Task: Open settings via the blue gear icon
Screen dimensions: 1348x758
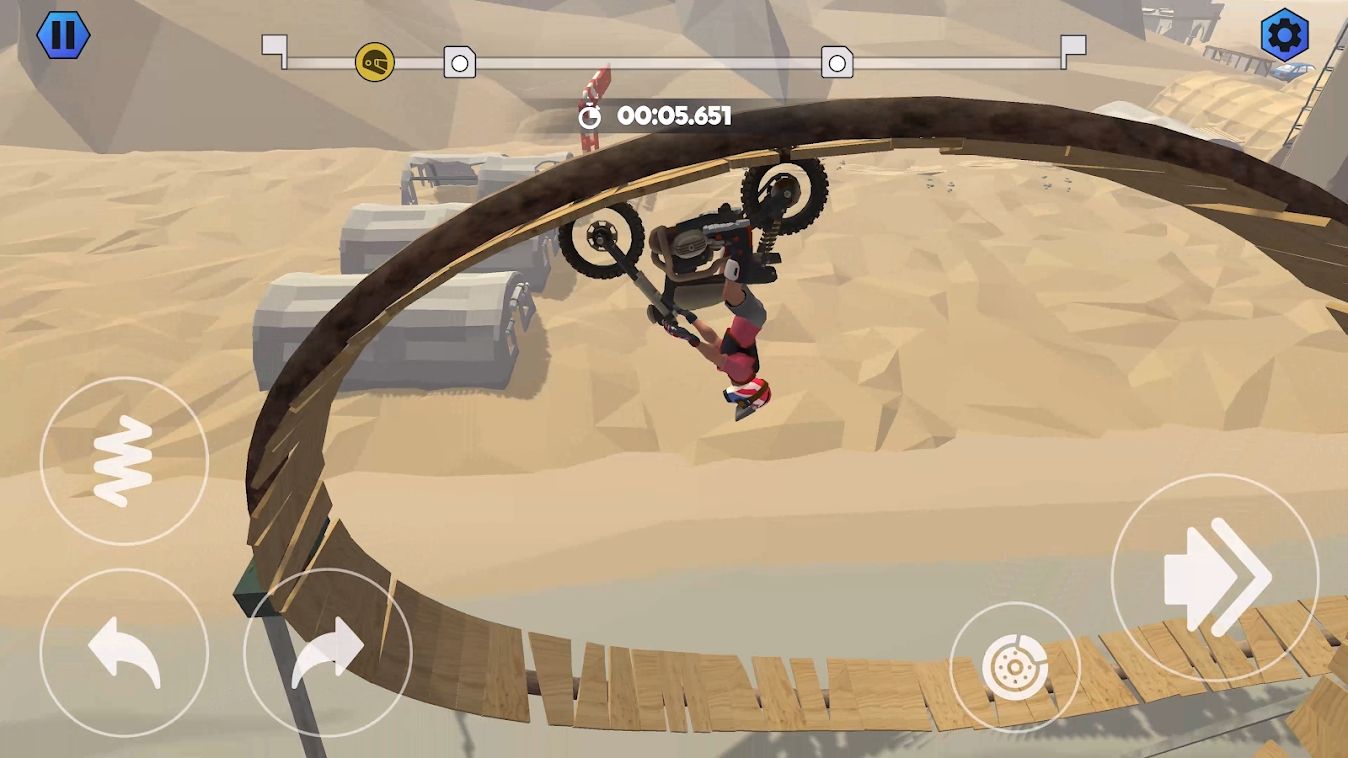Action: (1285, 35)
